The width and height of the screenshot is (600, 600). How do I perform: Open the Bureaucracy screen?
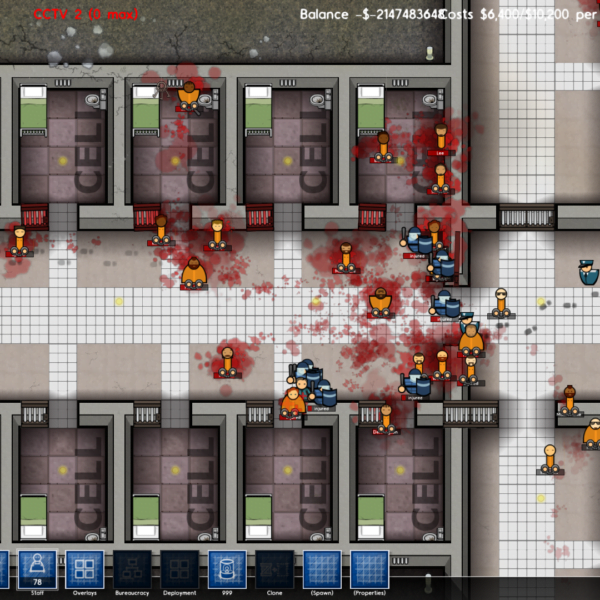tap(132, 569)
